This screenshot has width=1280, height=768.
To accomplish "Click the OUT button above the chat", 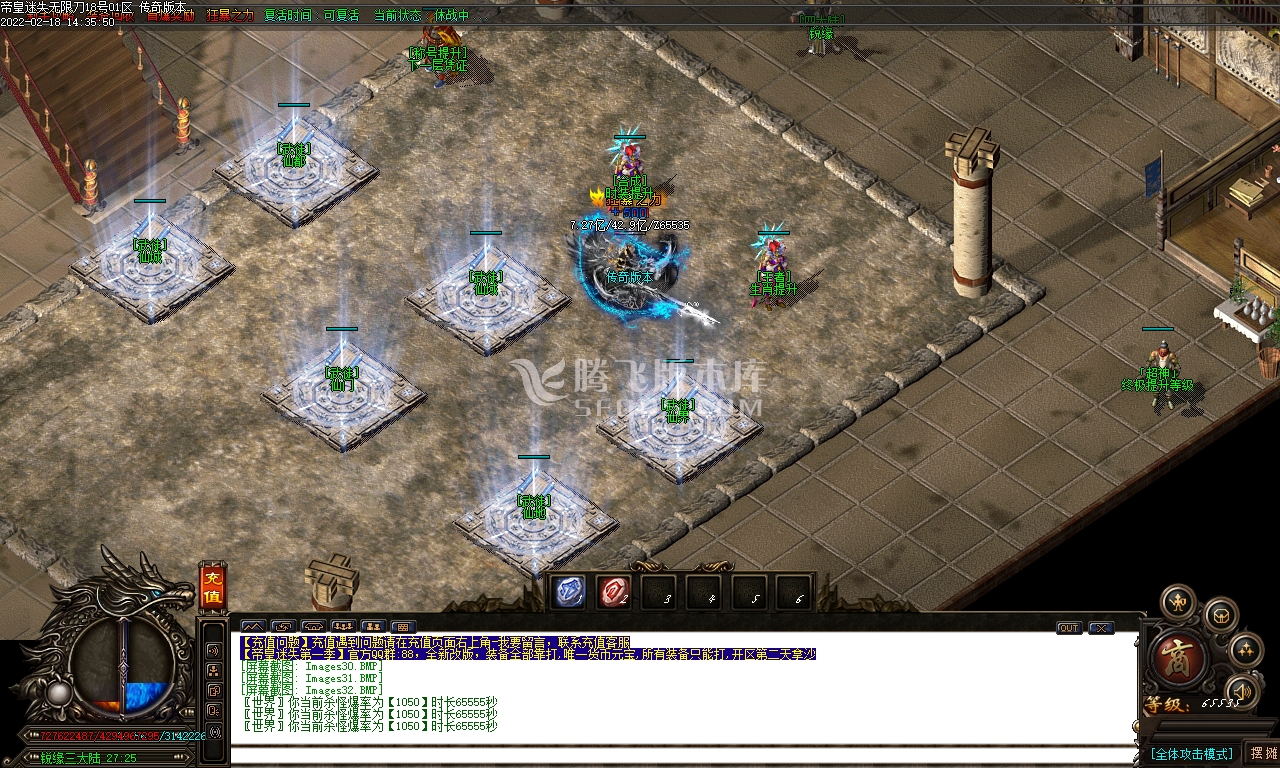I will coord(1069,628).
